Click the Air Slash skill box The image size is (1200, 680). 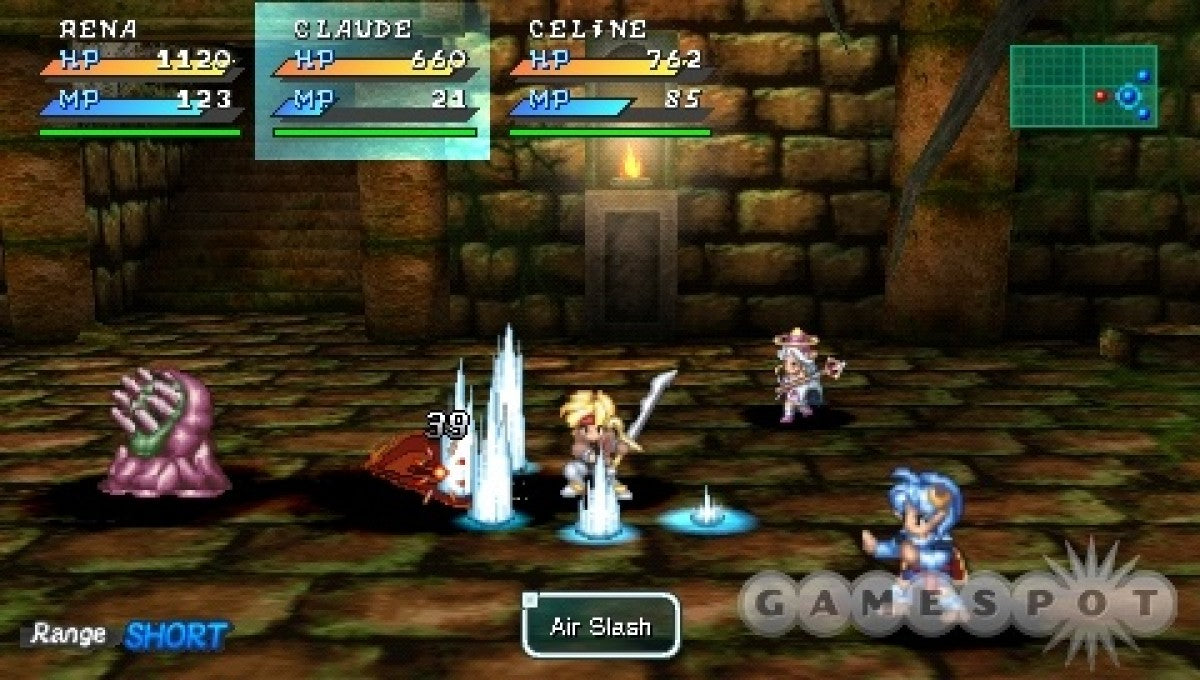pos(600,627)
